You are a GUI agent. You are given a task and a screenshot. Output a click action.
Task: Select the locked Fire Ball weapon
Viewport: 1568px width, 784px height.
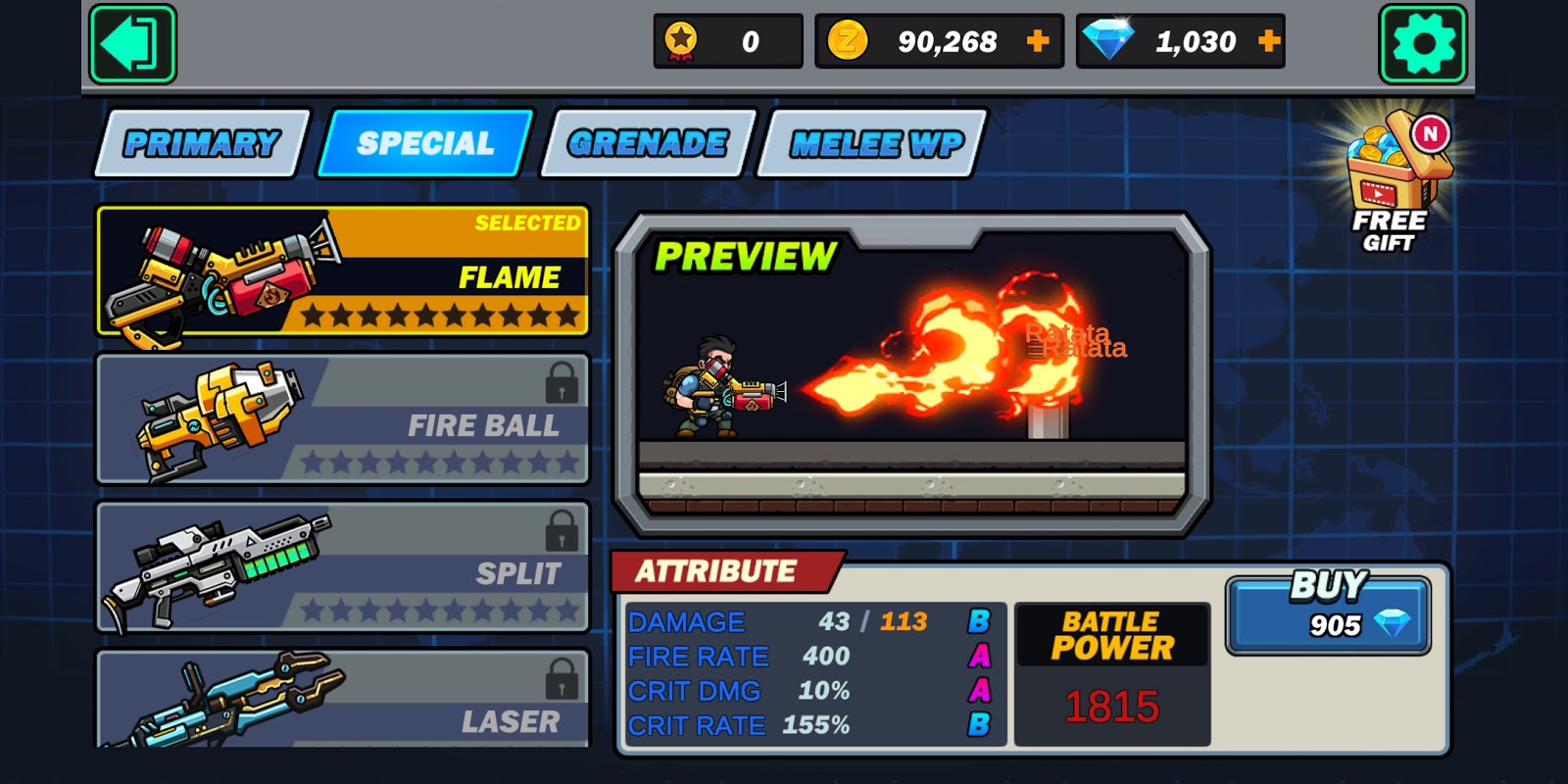coord(343,419)
